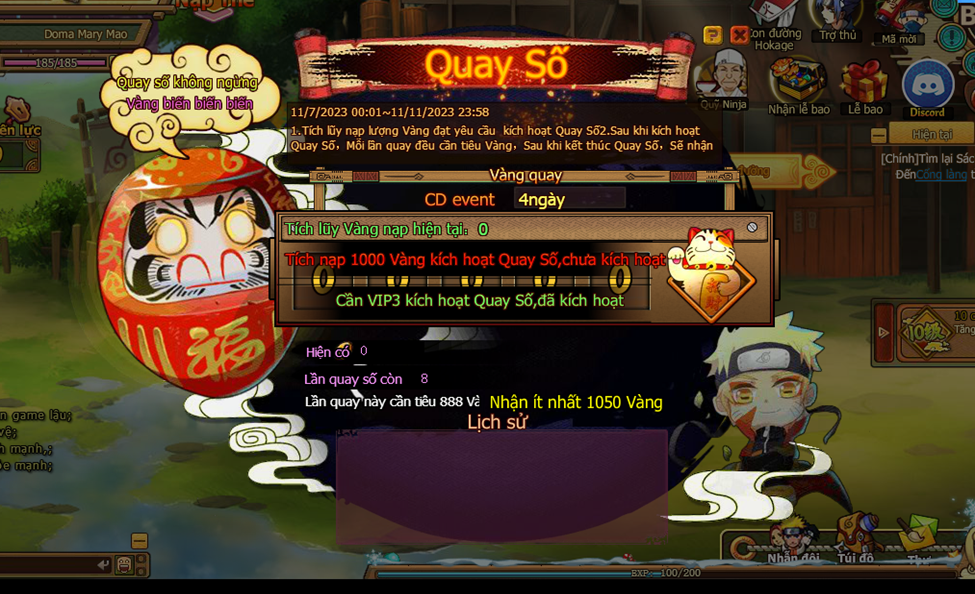The height and width of the screenshot is (594, 975).
Task: Spin using the lucky cat button
Action: pyautogui.click(x=709, y=272)
